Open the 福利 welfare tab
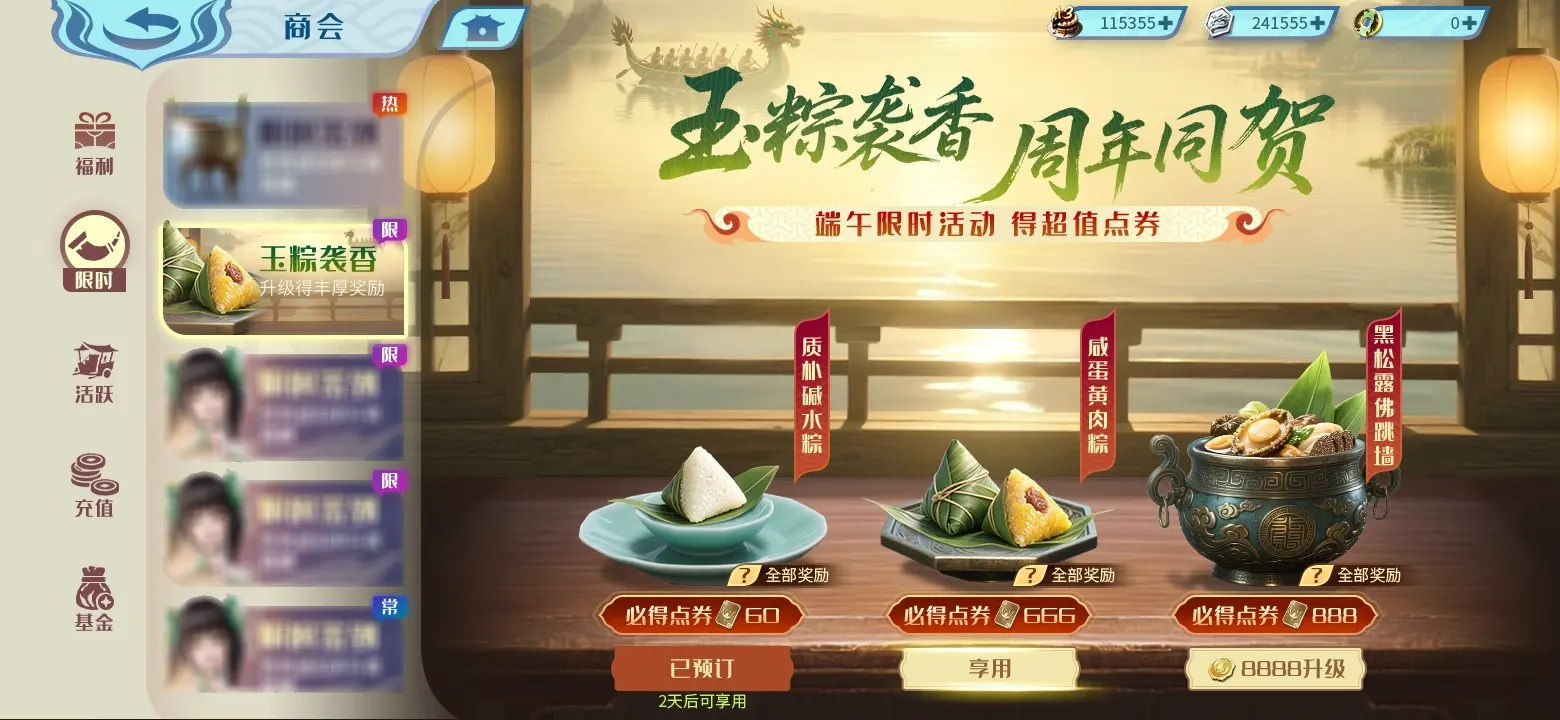 pyautogui.click(x=94, y=145)
